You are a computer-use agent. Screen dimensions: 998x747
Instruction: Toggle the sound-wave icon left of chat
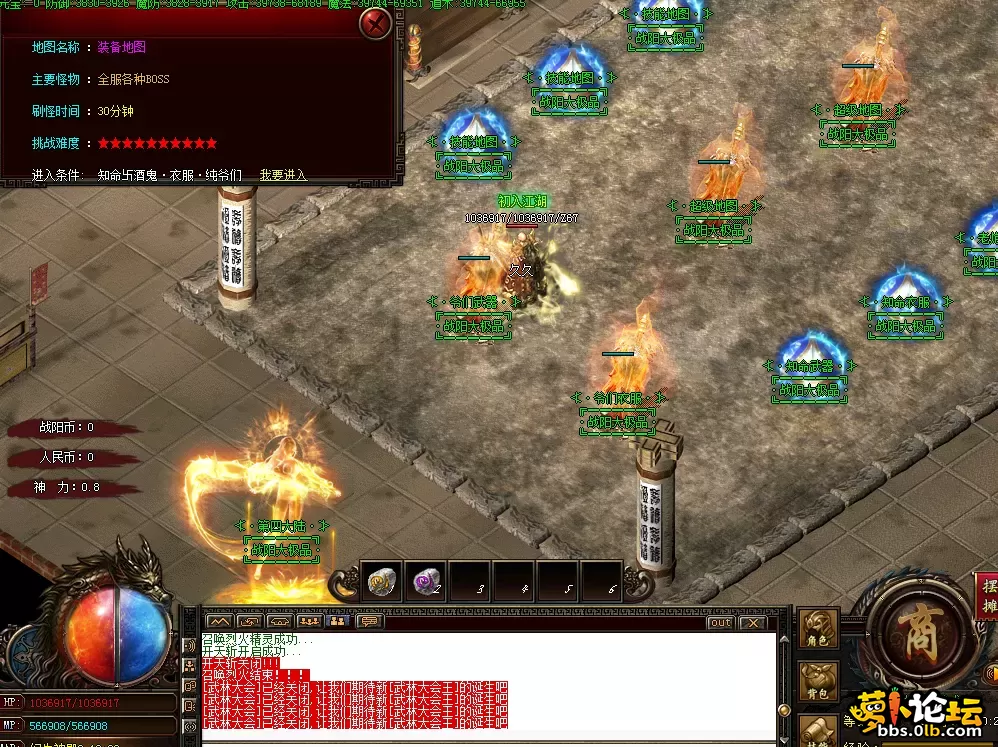point(189,645)
